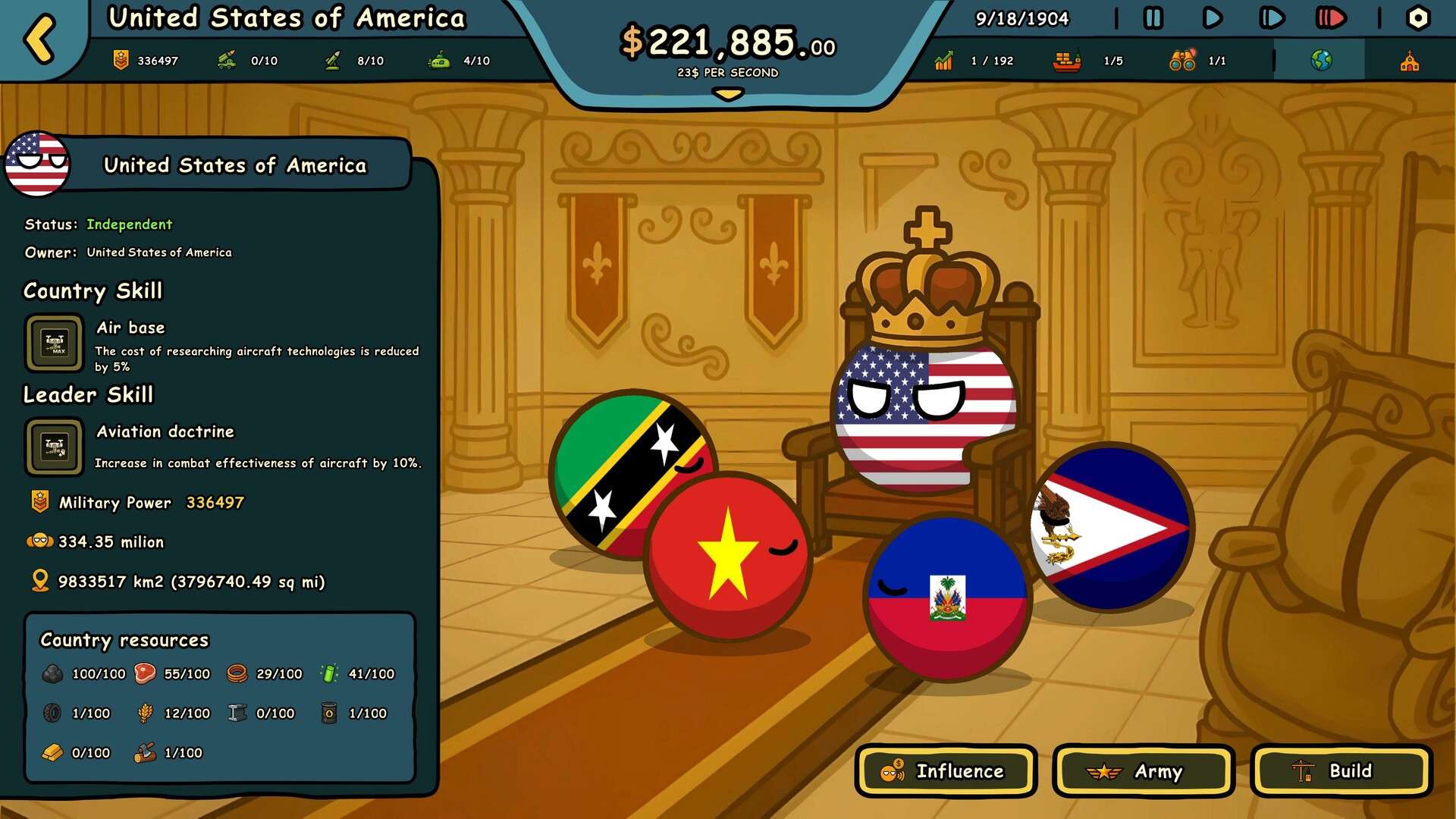1456x819 pixels.
Task: Open the ranking chart icon showing 1/192
Action: [x=944, y=61]
